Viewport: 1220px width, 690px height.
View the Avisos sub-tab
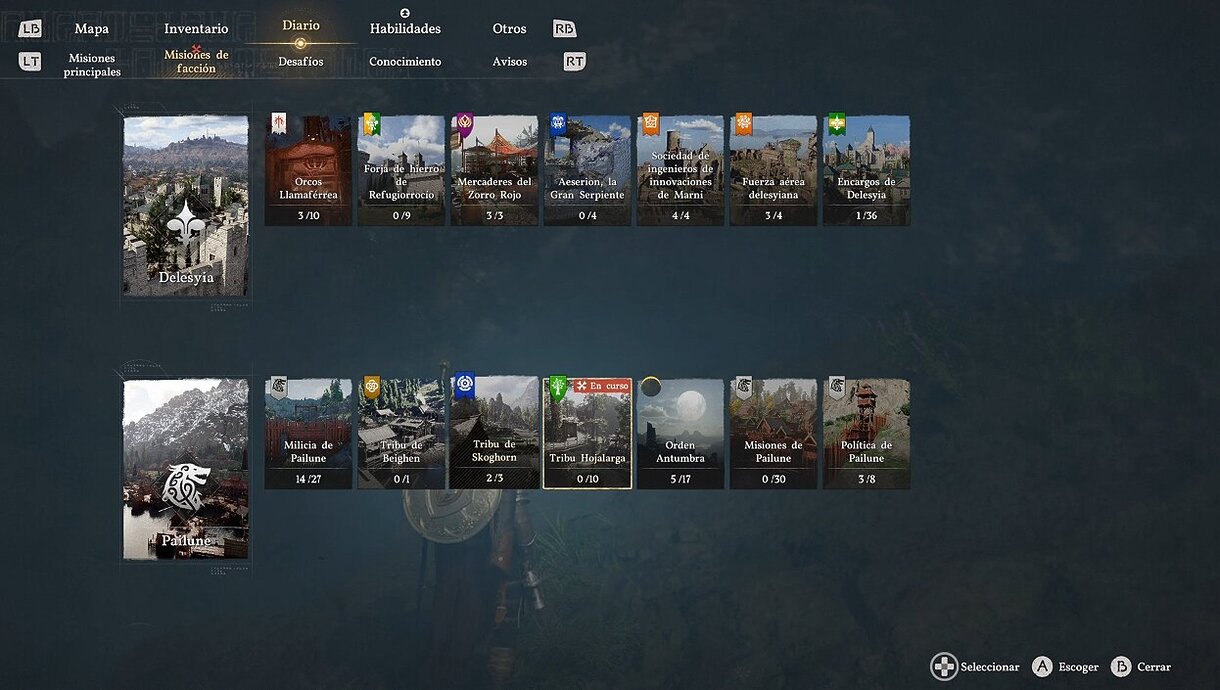point(509,62)
